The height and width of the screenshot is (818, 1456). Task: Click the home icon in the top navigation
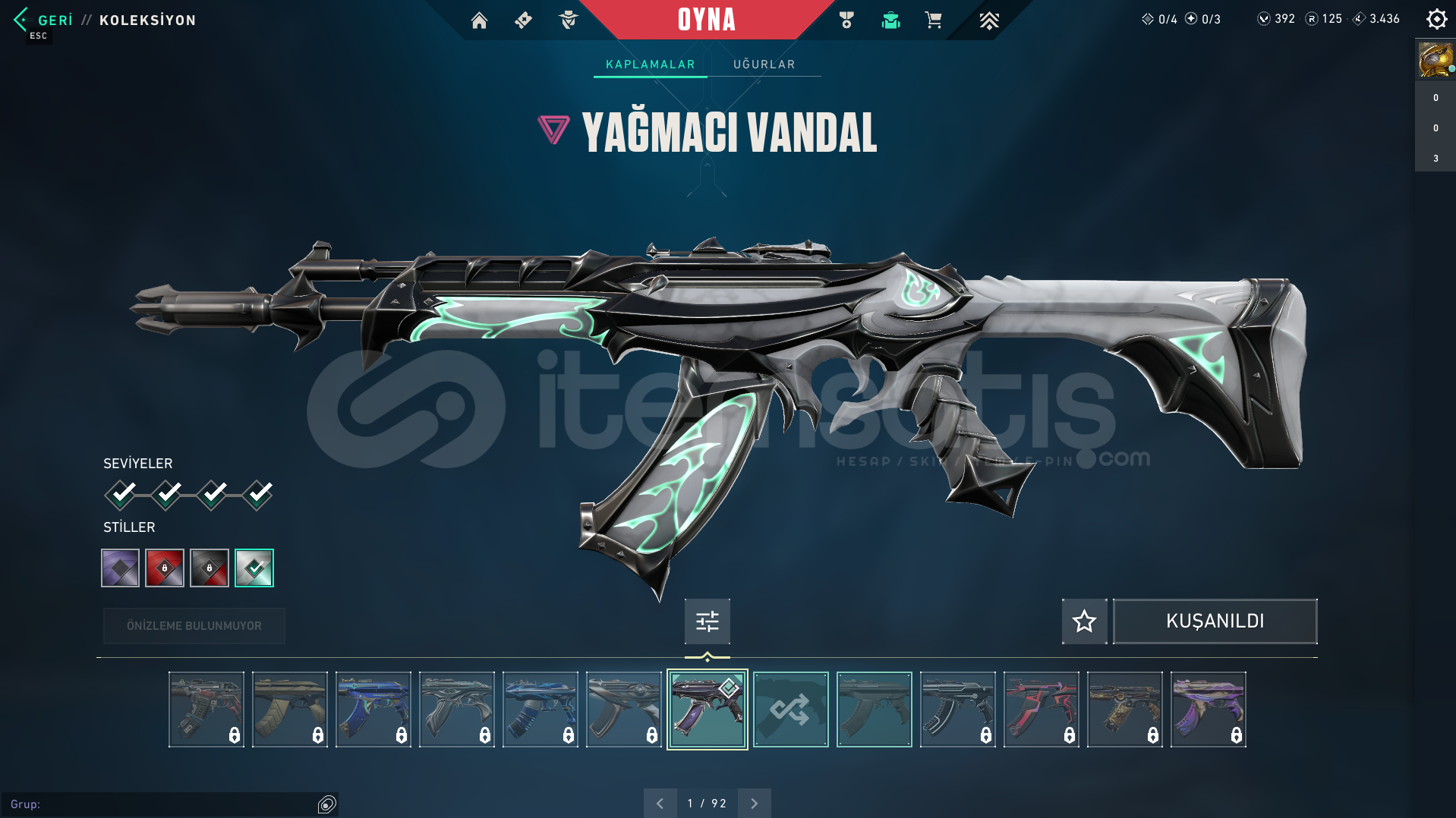click(479, 20)
